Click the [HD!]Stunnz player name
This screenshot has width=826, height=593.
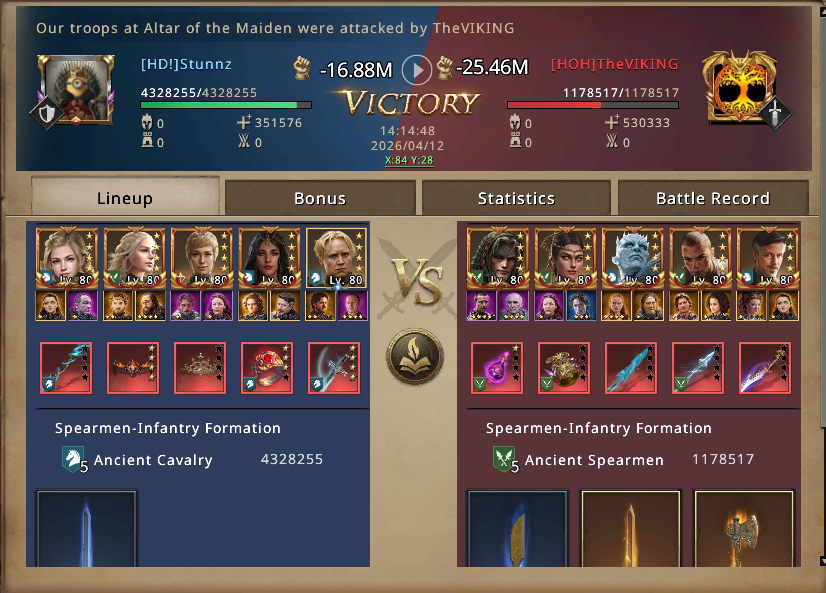pos(187,65)
